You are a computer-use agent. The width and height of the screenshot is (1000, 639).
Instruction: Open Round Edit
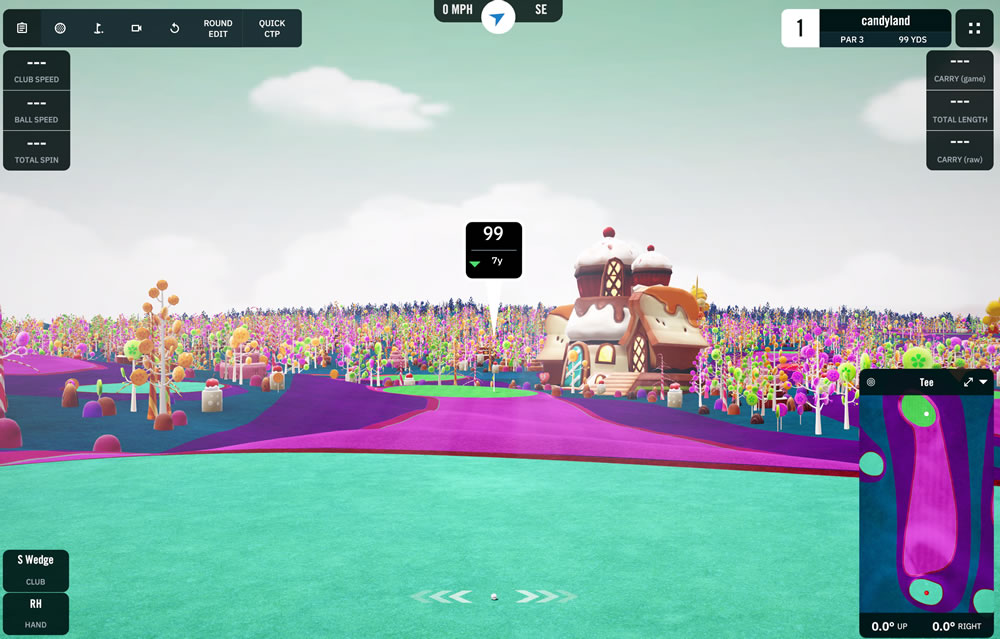tap(217, 28)
